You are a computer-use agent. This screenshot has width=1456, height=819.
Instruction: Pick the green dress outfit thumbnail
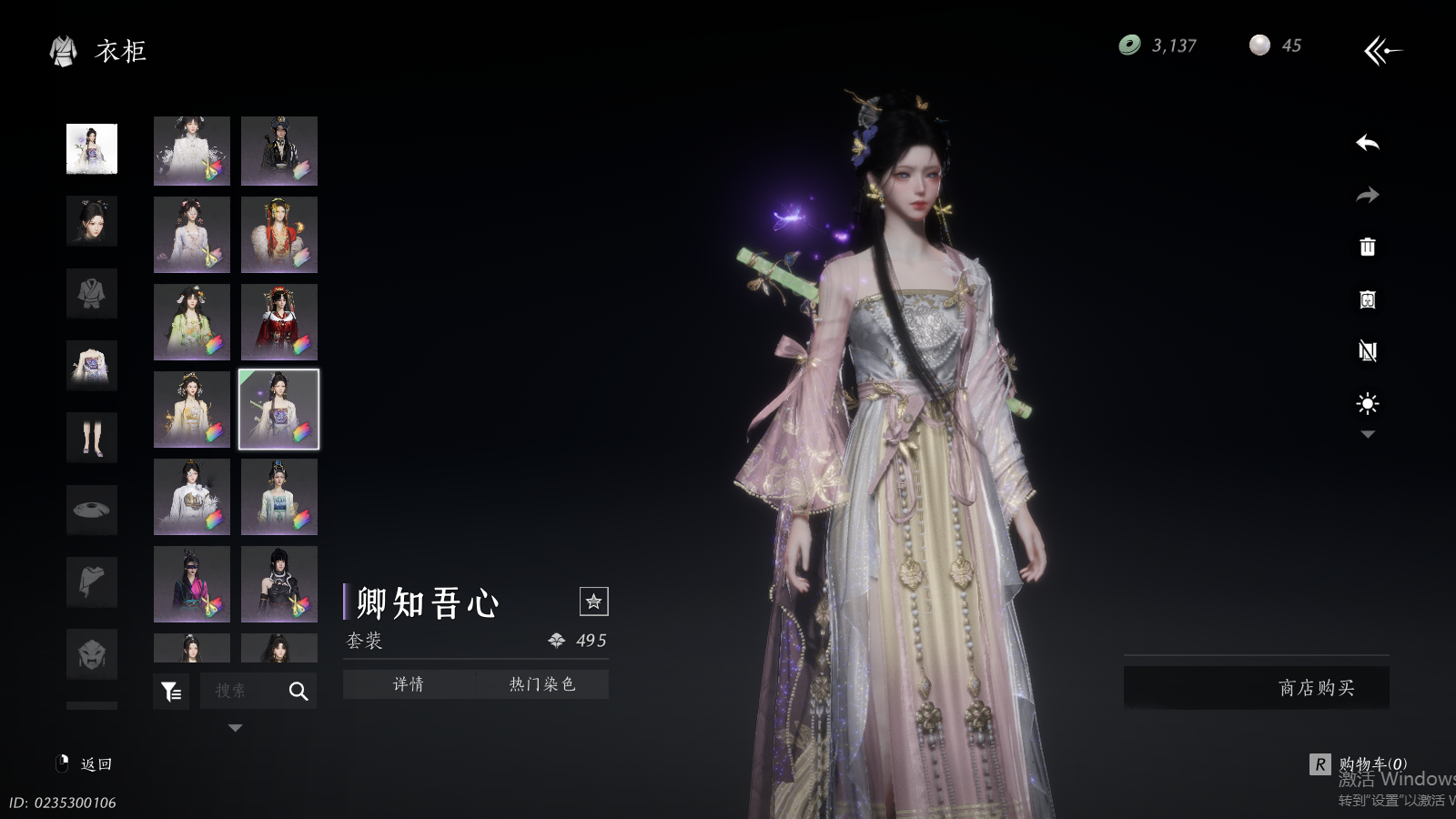pos(192,322)
